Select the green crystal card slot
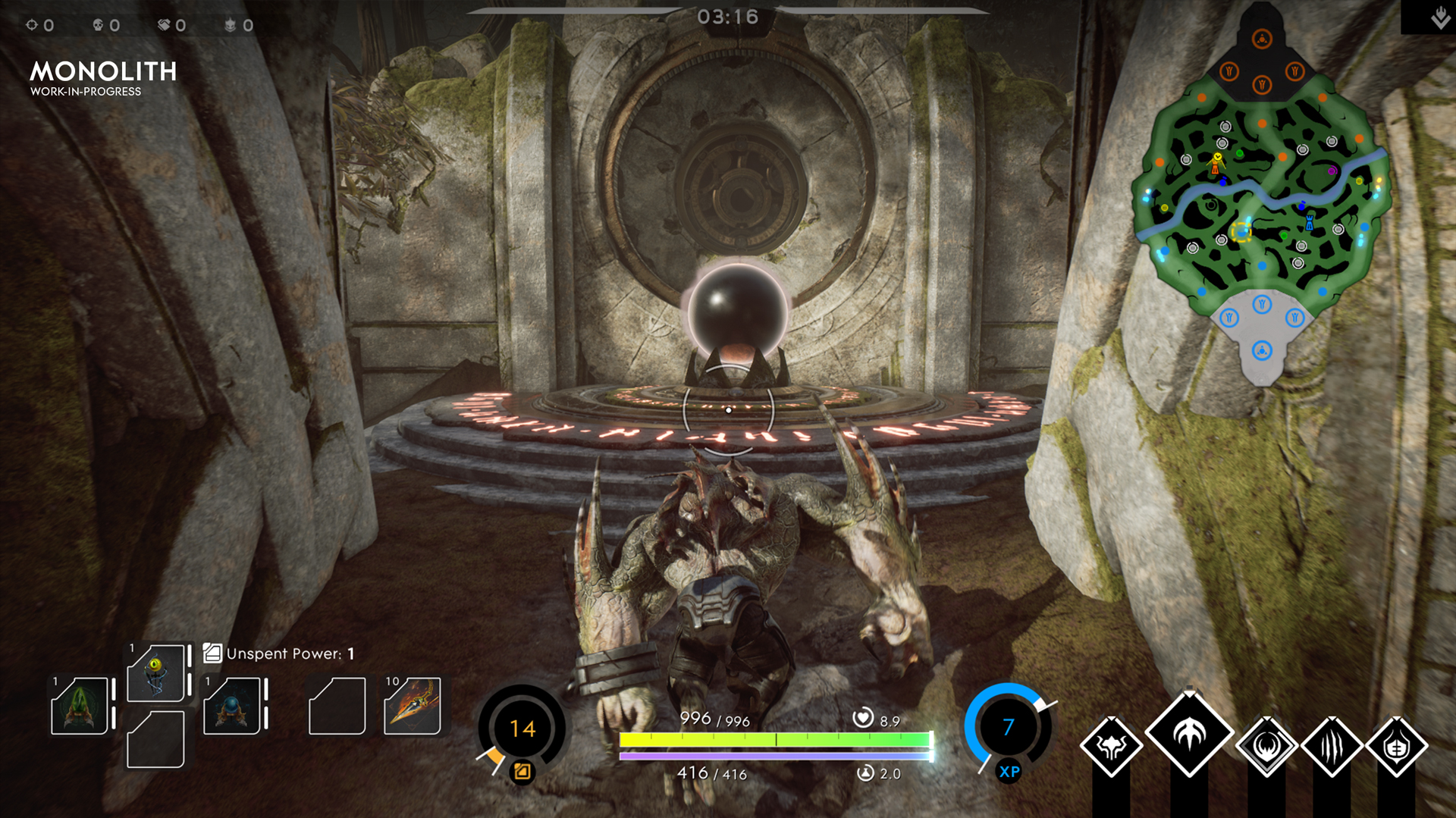Image resolution: width=1456 pixels, height=818 pixels. tap(80, 706)
